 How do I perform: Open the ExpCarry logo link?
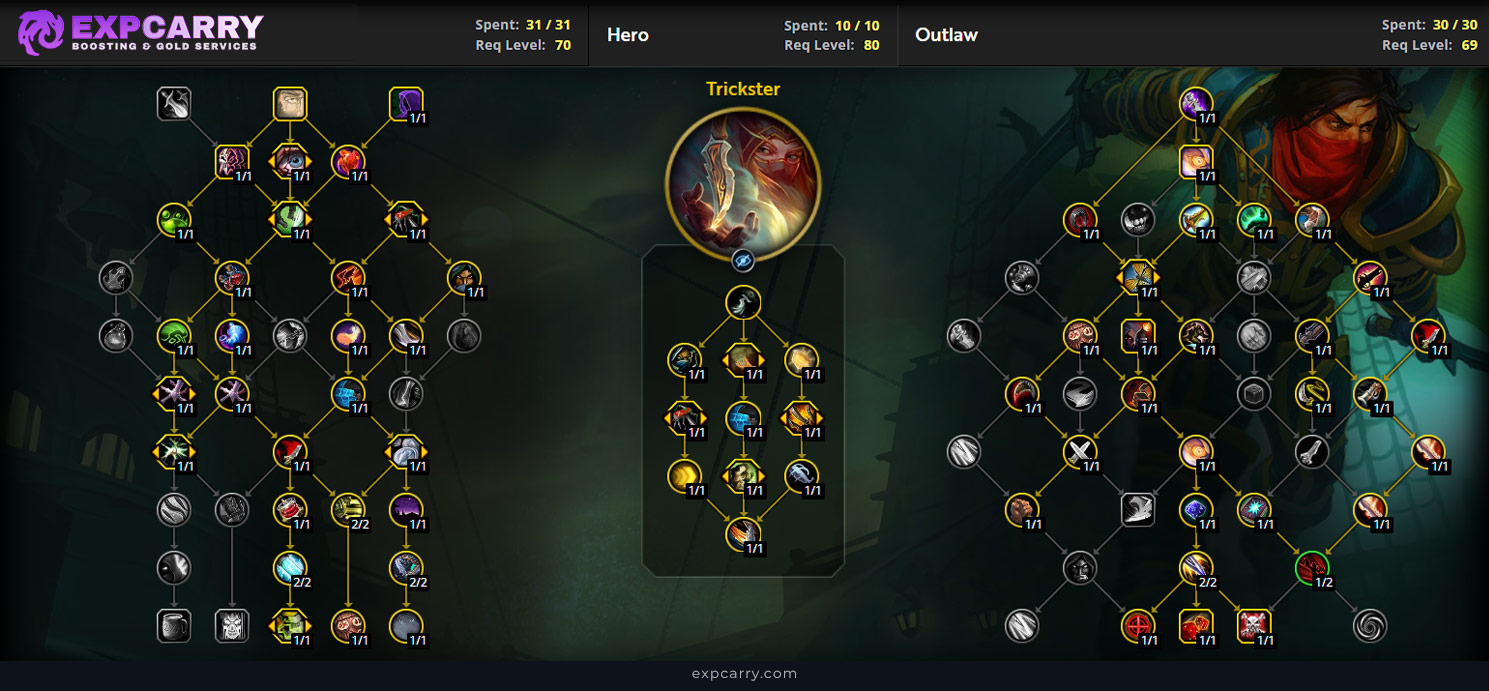(140, 33)
